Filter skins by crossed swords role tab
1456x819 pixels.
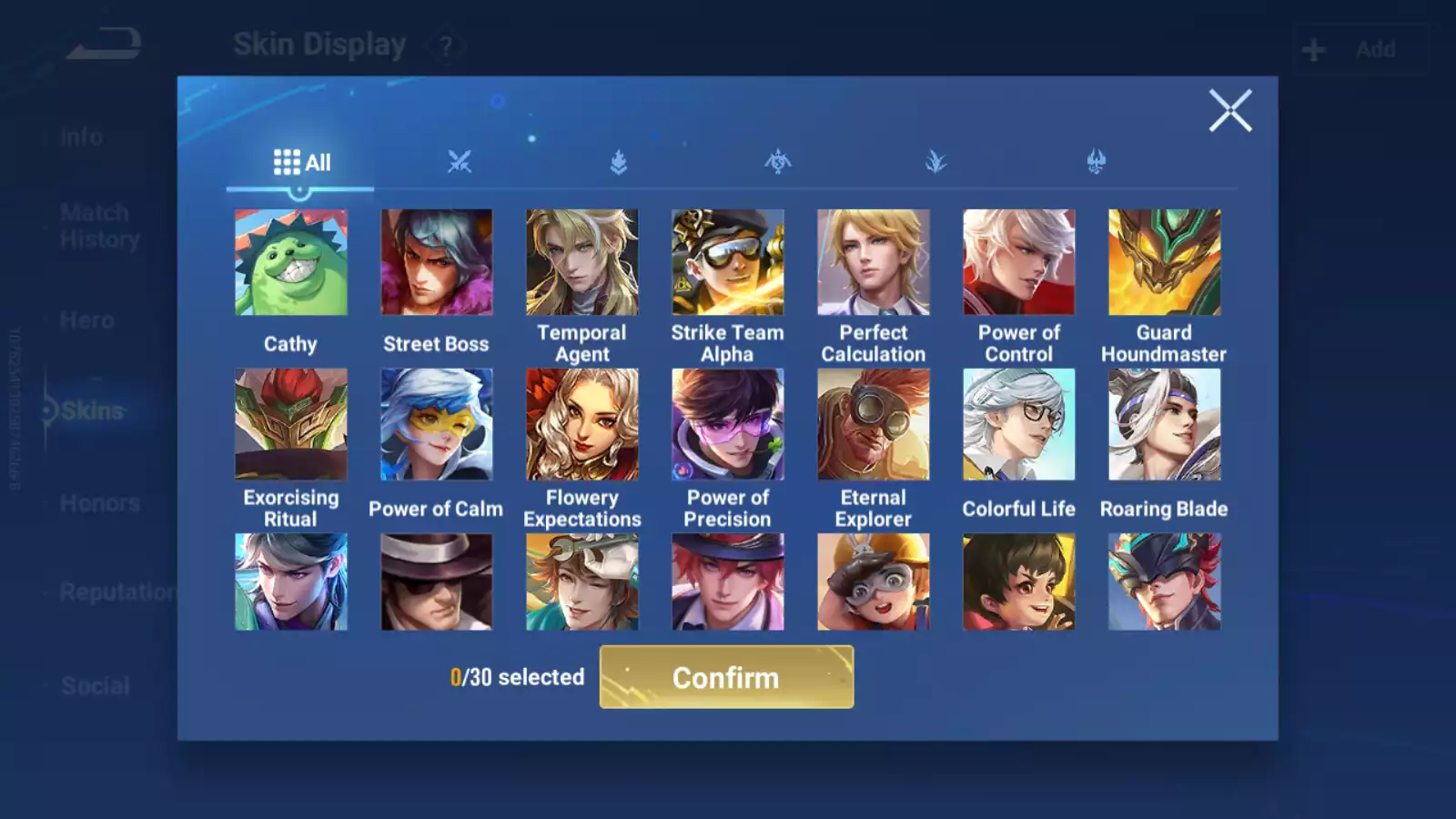tap(460, 163)
